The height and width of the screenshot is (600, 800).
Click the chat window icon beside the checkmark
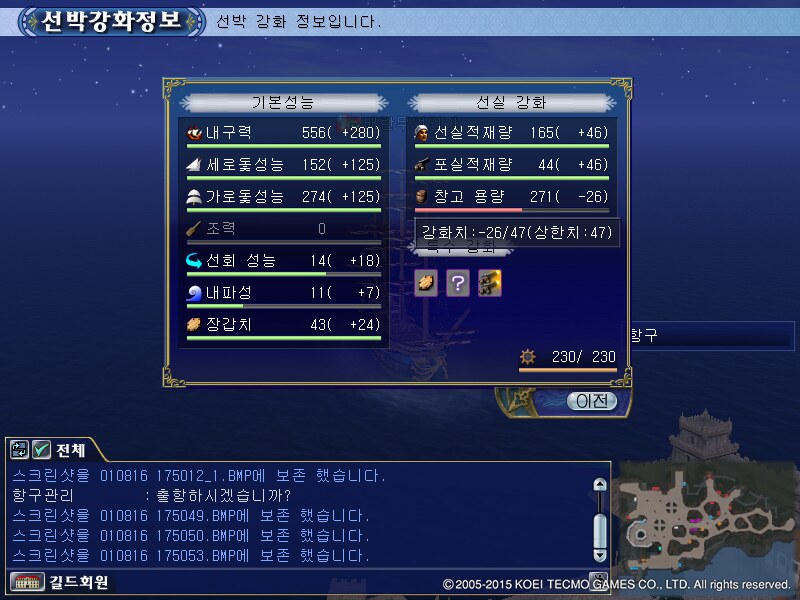(x=19, y=450)
